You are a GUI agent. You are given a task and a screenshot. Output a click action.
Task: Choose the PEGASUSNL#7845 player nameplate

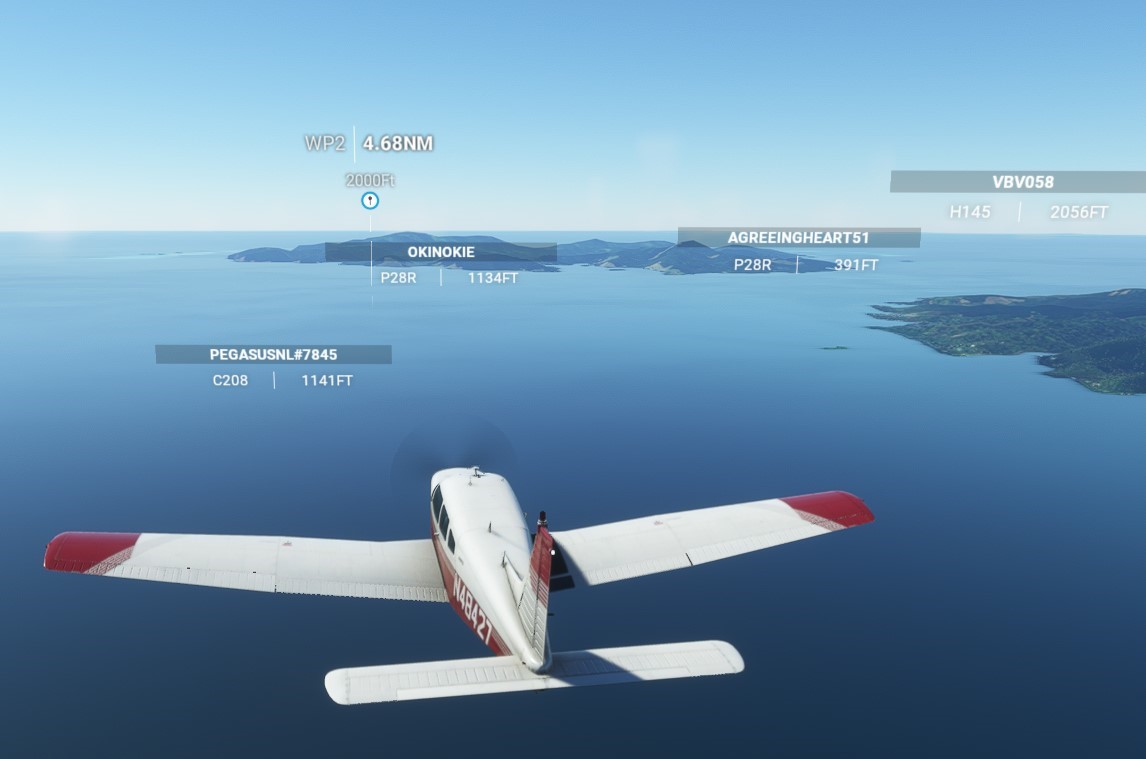pos(273,354)
